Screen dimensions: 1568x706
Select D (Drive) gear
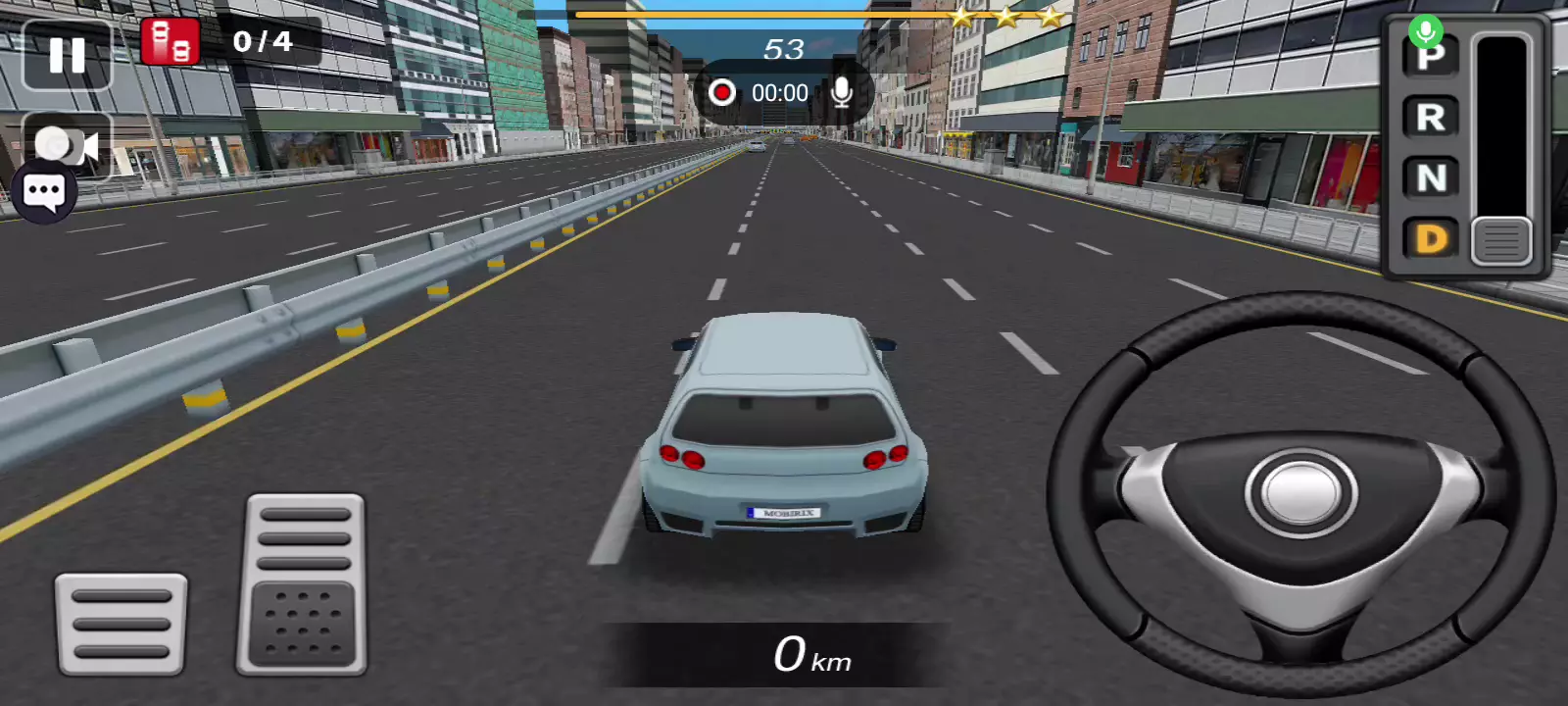[x=1431, y=238]
